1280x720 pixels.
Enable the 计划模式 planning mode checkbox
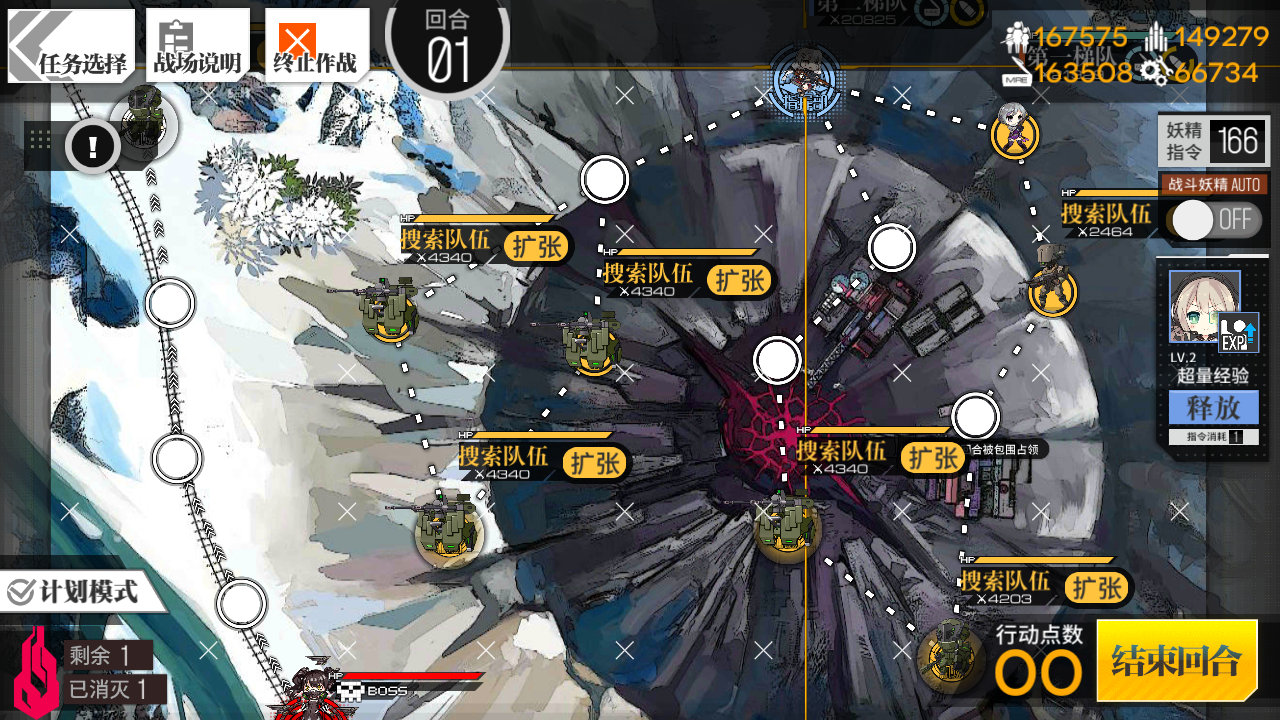tap(22, 592)
